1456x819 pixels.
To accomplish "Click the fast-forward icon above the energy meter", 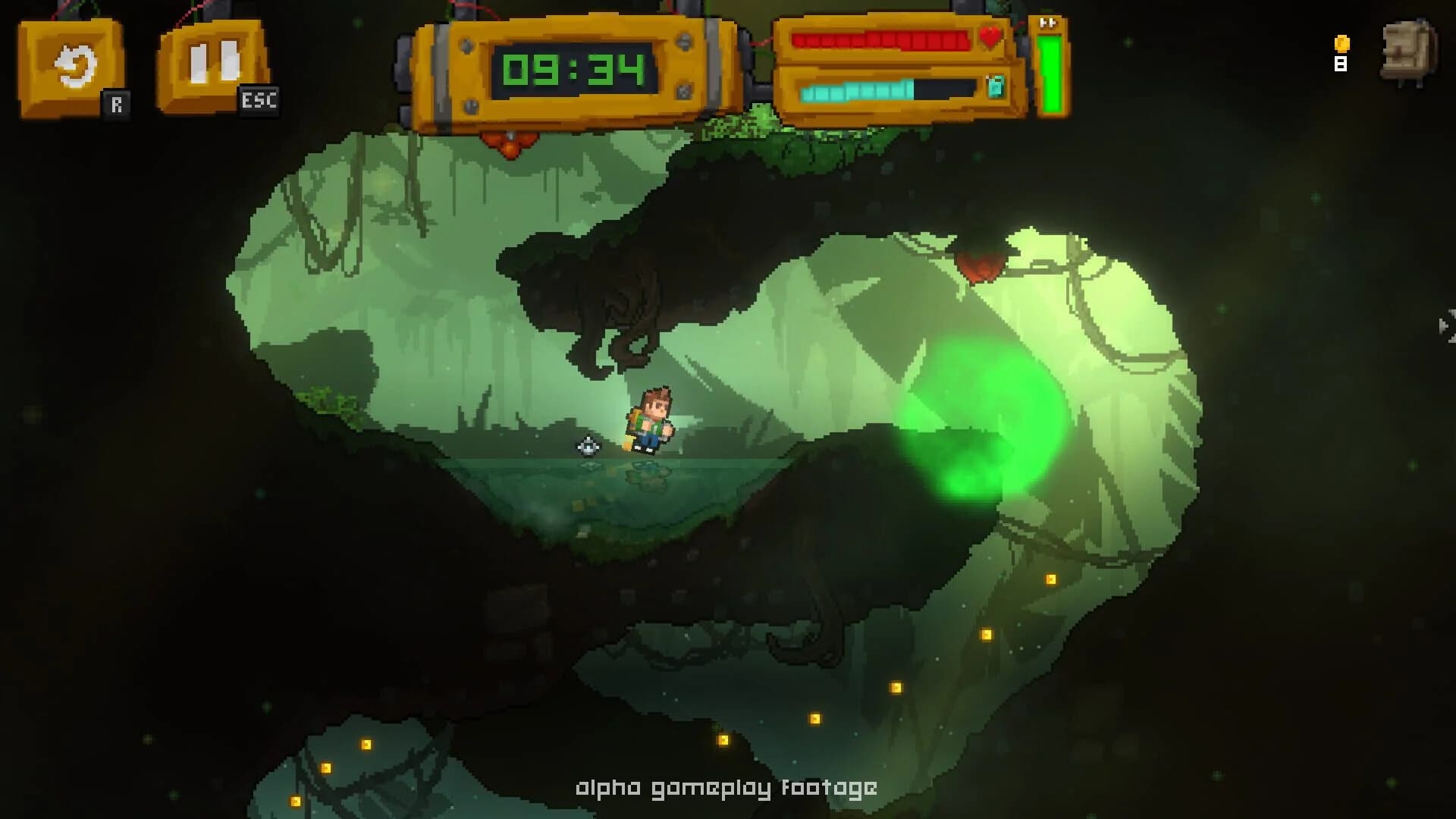I will (x=1049, y=23).
